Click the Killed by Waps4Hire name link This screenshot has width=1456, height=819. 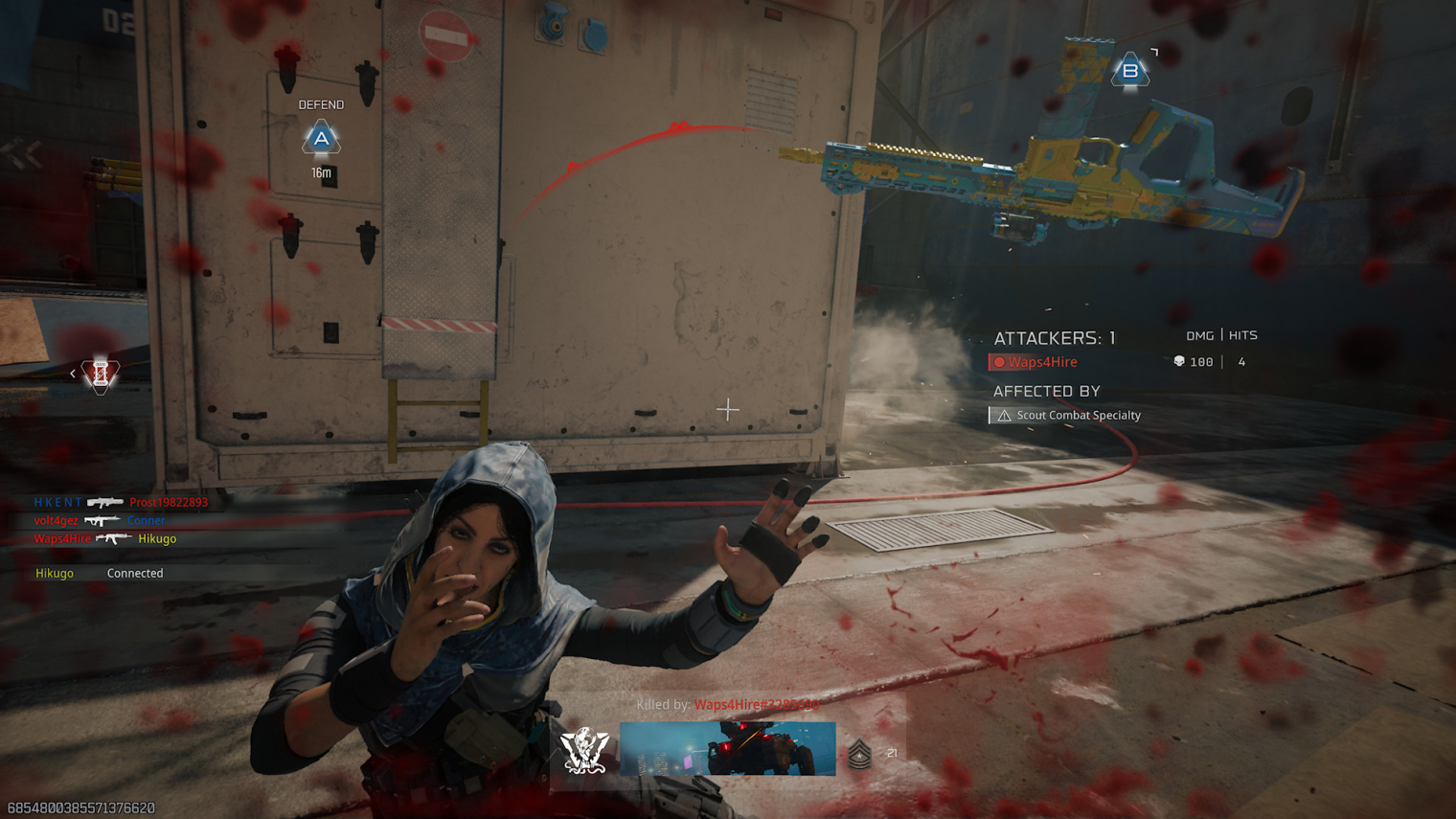[756, 705]
